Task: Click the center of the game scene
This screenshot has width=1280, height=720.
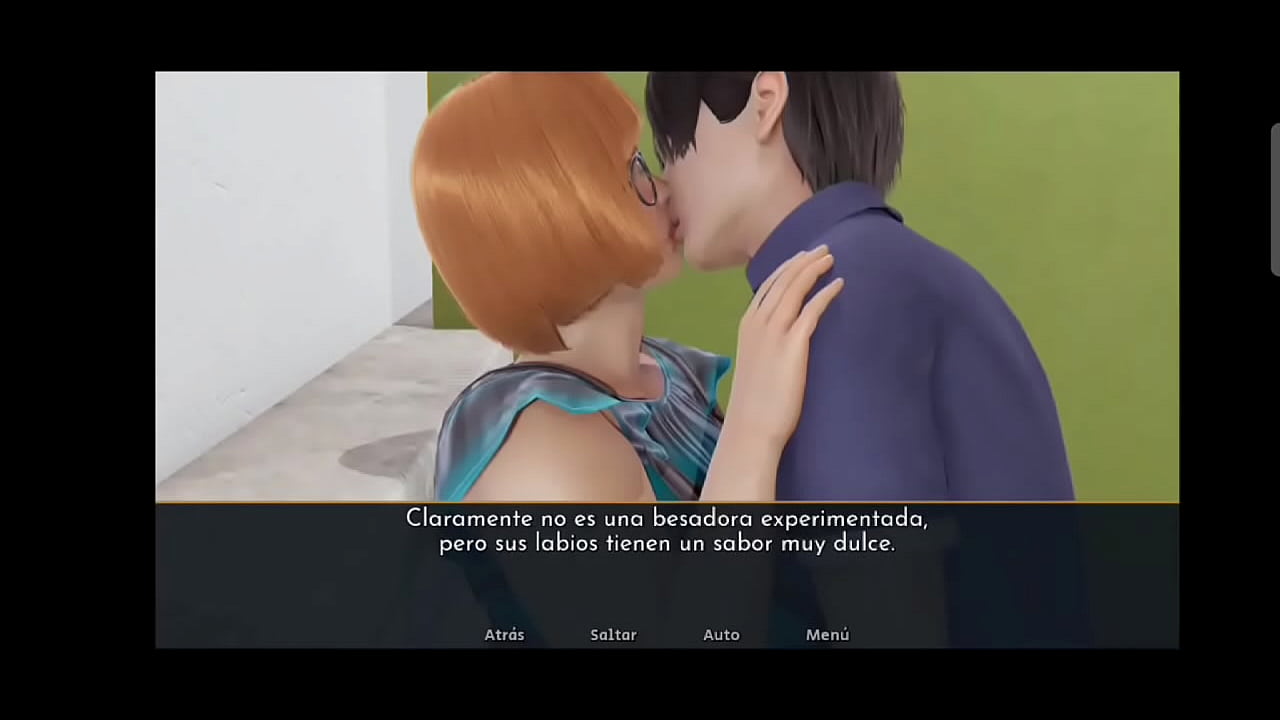Action: (667, 285)
